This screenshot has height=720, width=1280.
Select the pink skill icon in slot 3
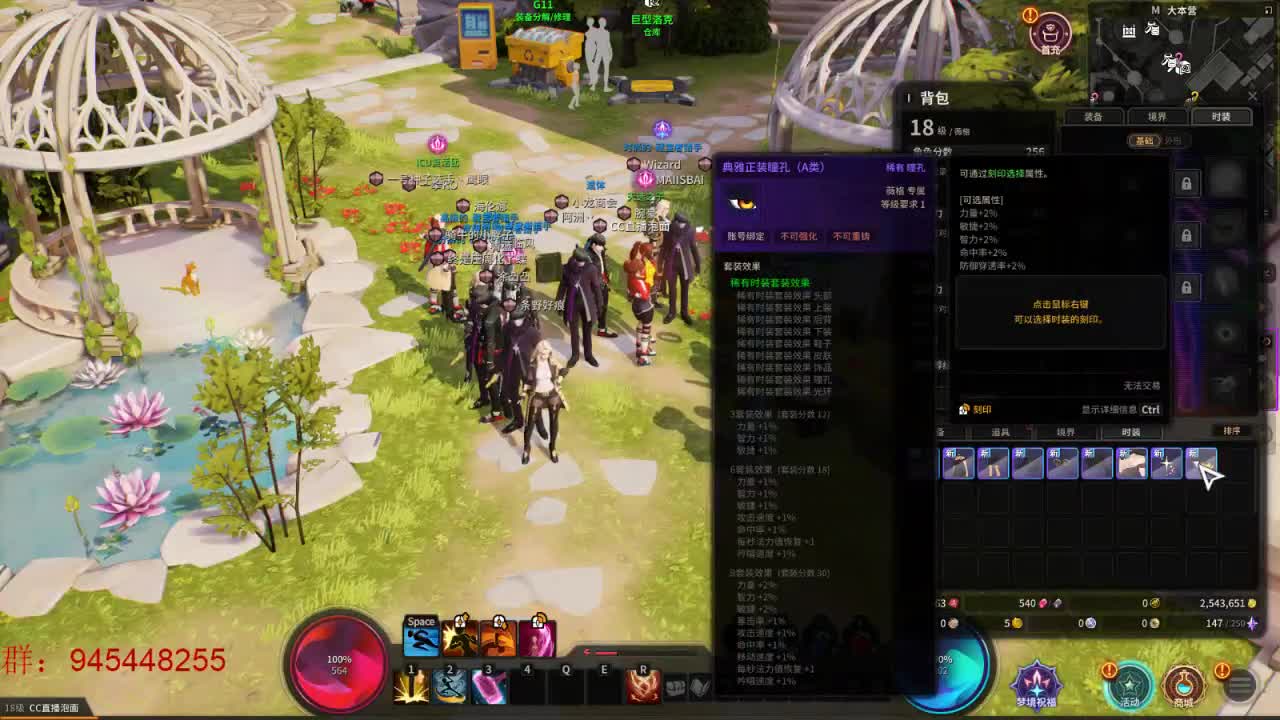(489, 688)
